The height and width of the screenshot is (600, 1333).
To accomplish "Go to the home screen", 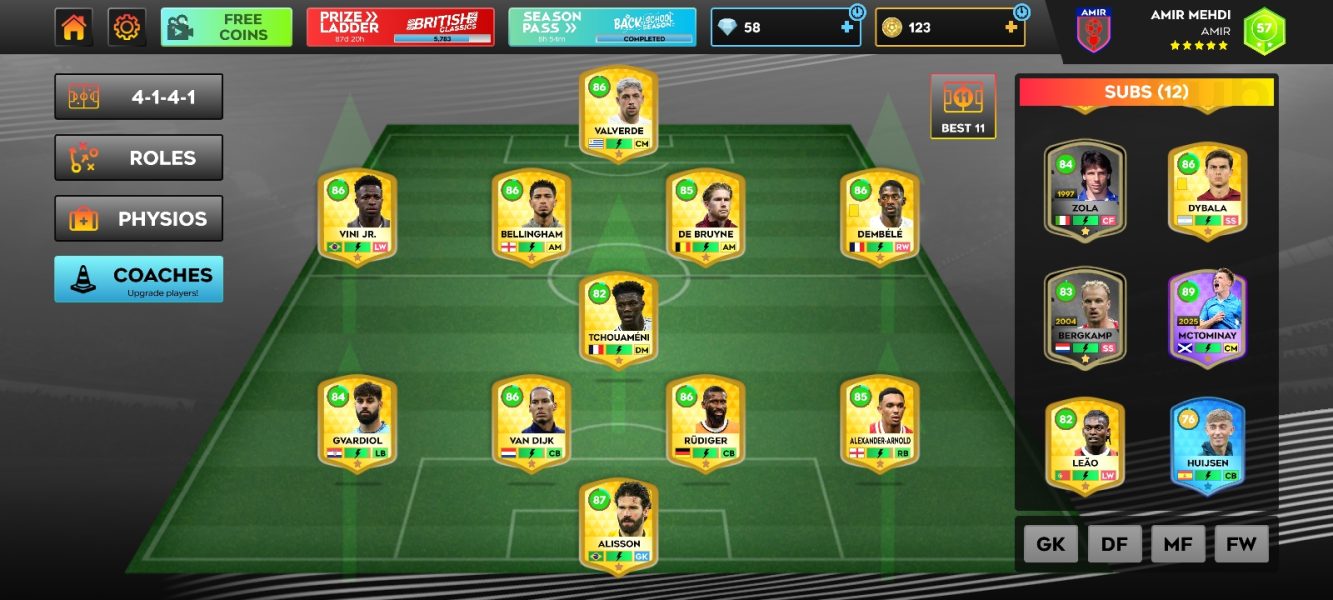I will 74,27.
